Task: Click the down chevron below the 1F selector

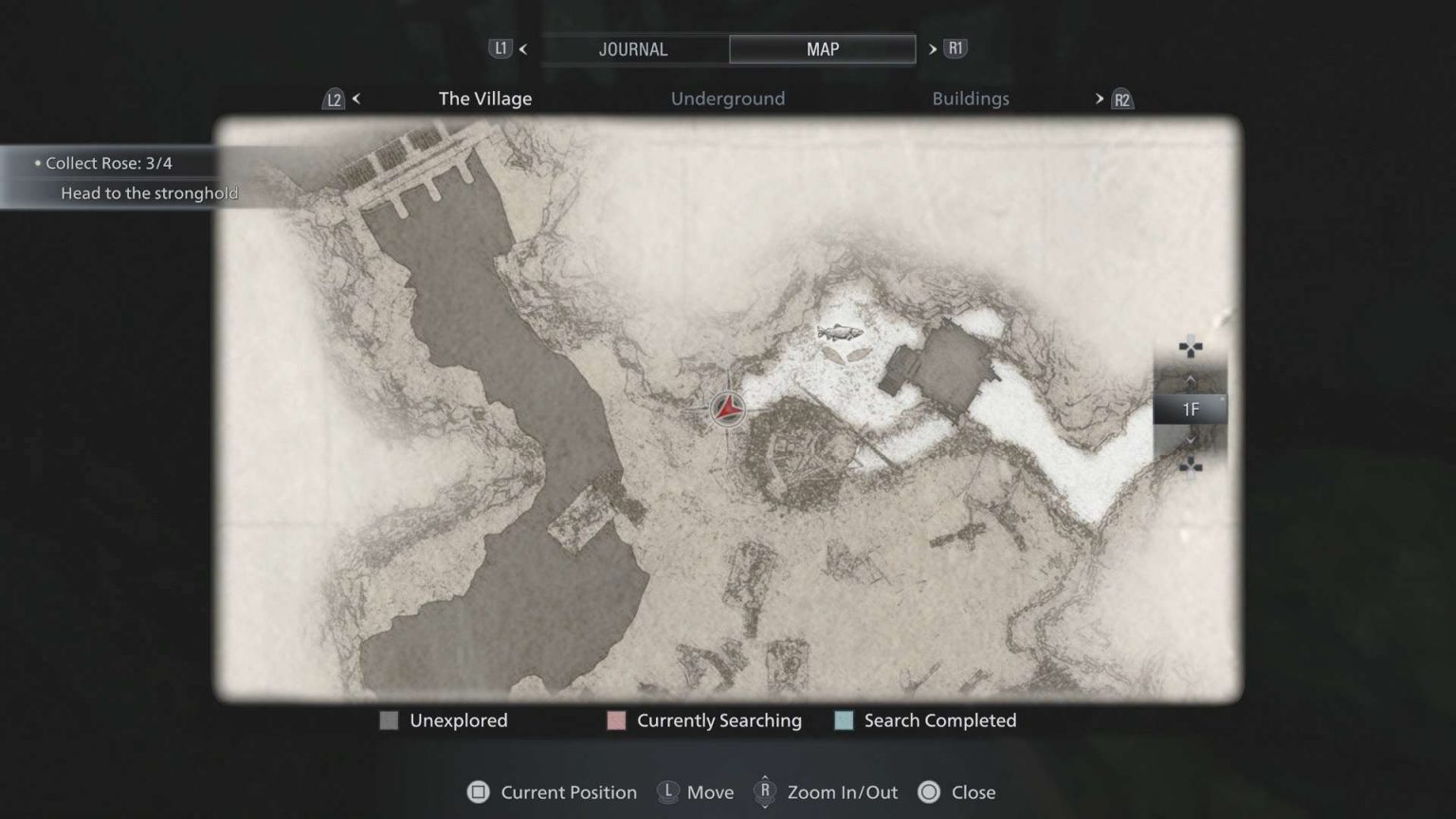Action: pos(1190,440)
